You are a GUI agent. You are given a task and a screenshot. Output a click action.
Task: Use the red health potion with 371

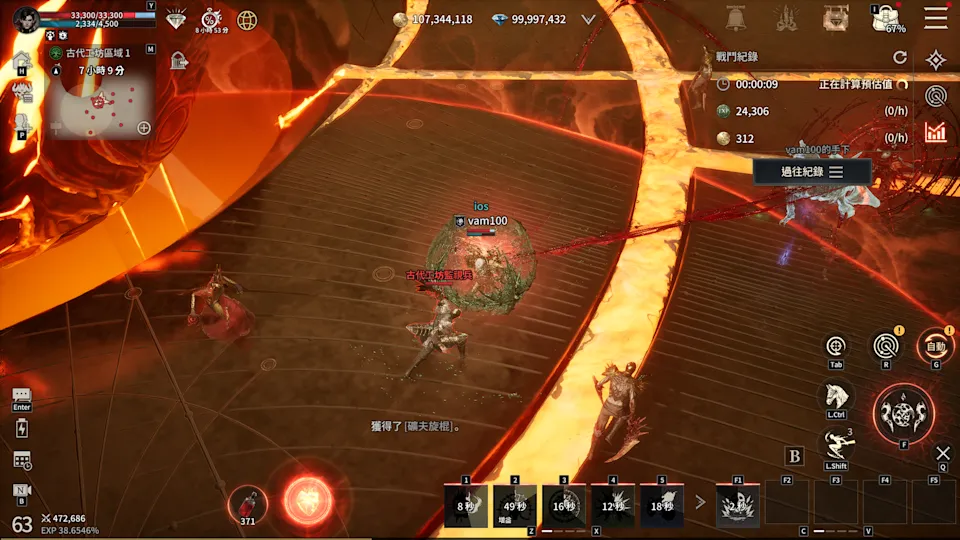coord(246,501)
